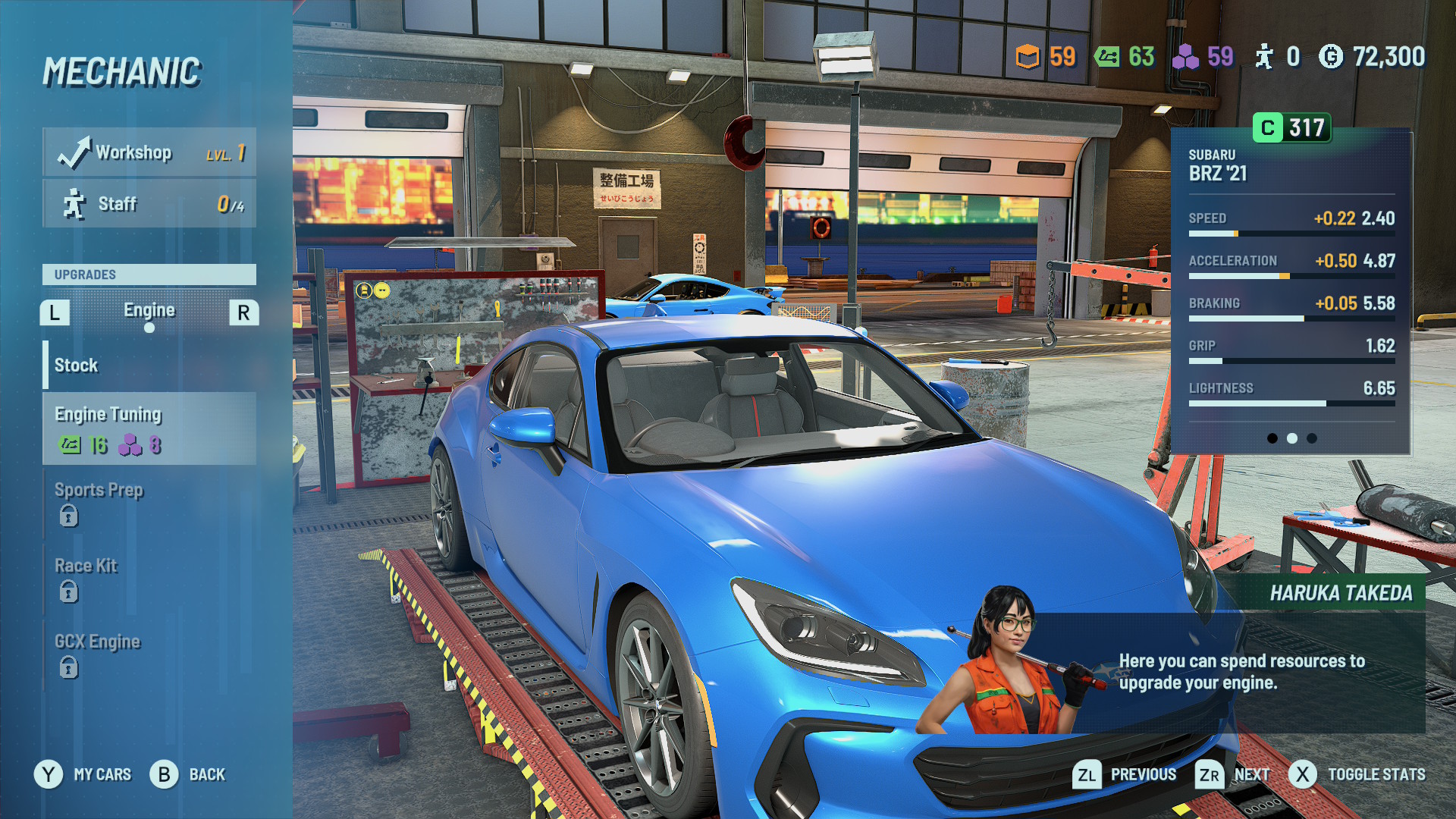Open My Cars
The height and width of the screenshot is (819, 1456).
pos(83,774)
